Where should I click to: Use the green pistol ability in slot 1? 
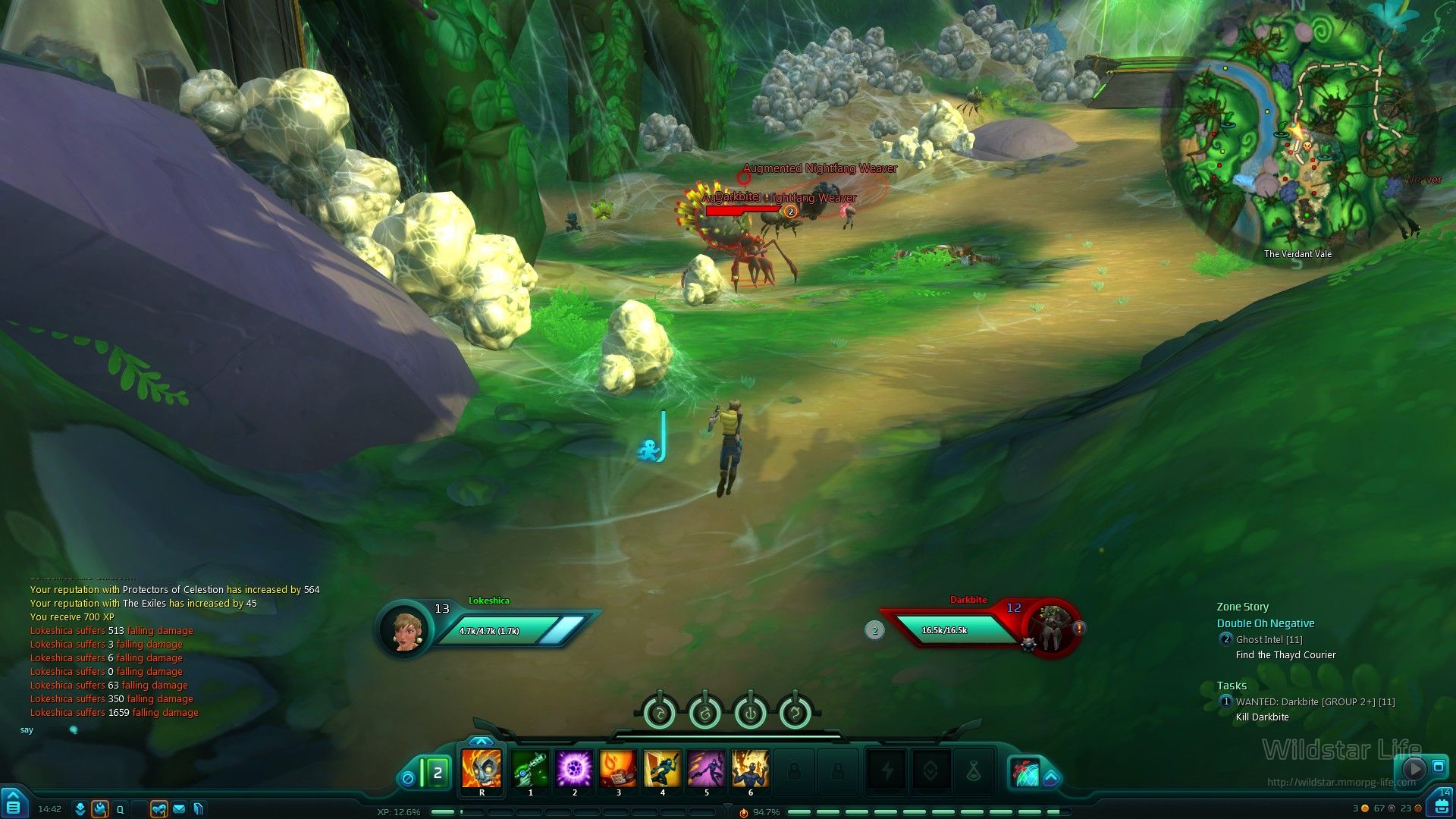point(530,769)
